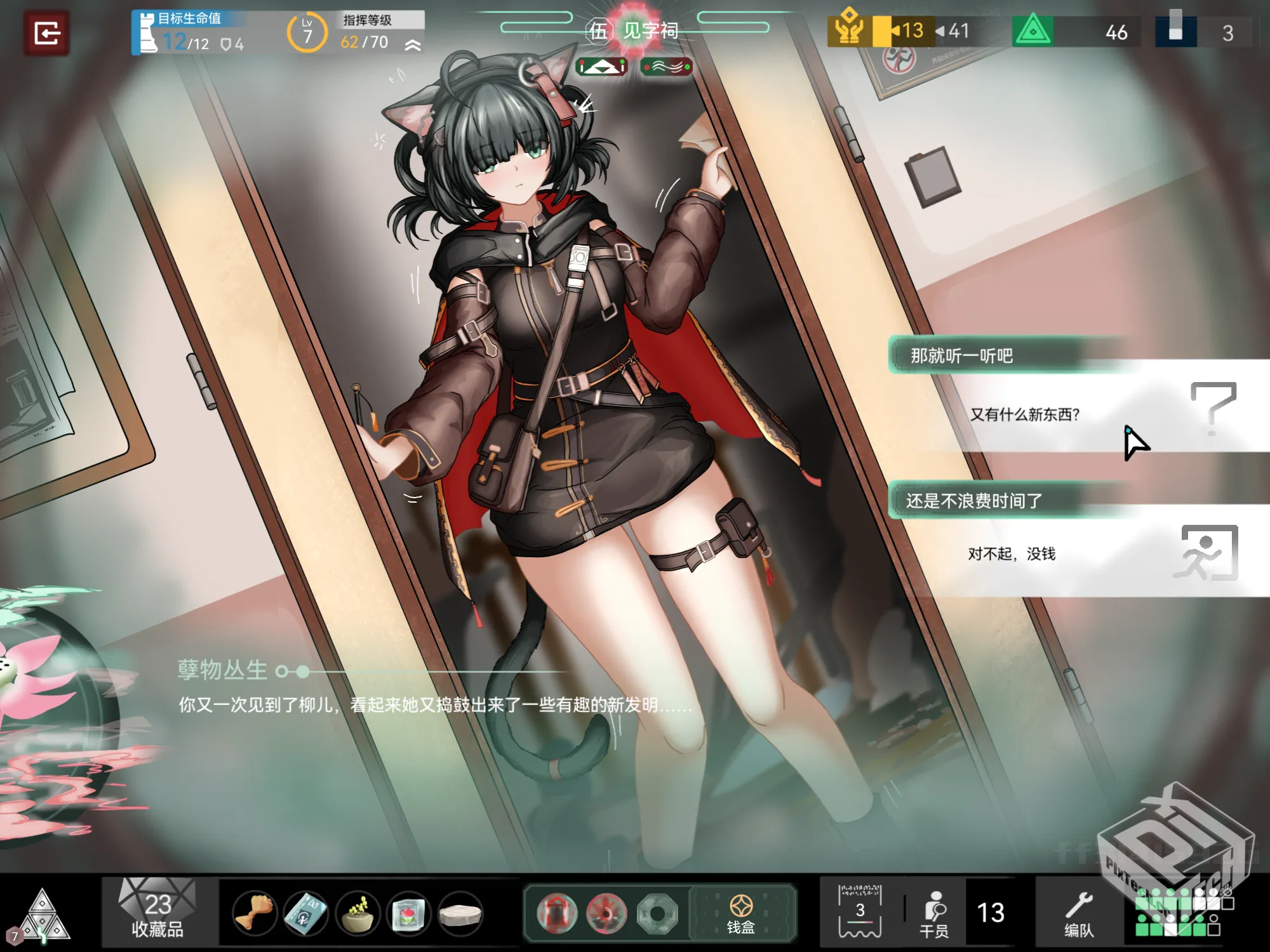Select the bone-shaped collectible icon

254,913
